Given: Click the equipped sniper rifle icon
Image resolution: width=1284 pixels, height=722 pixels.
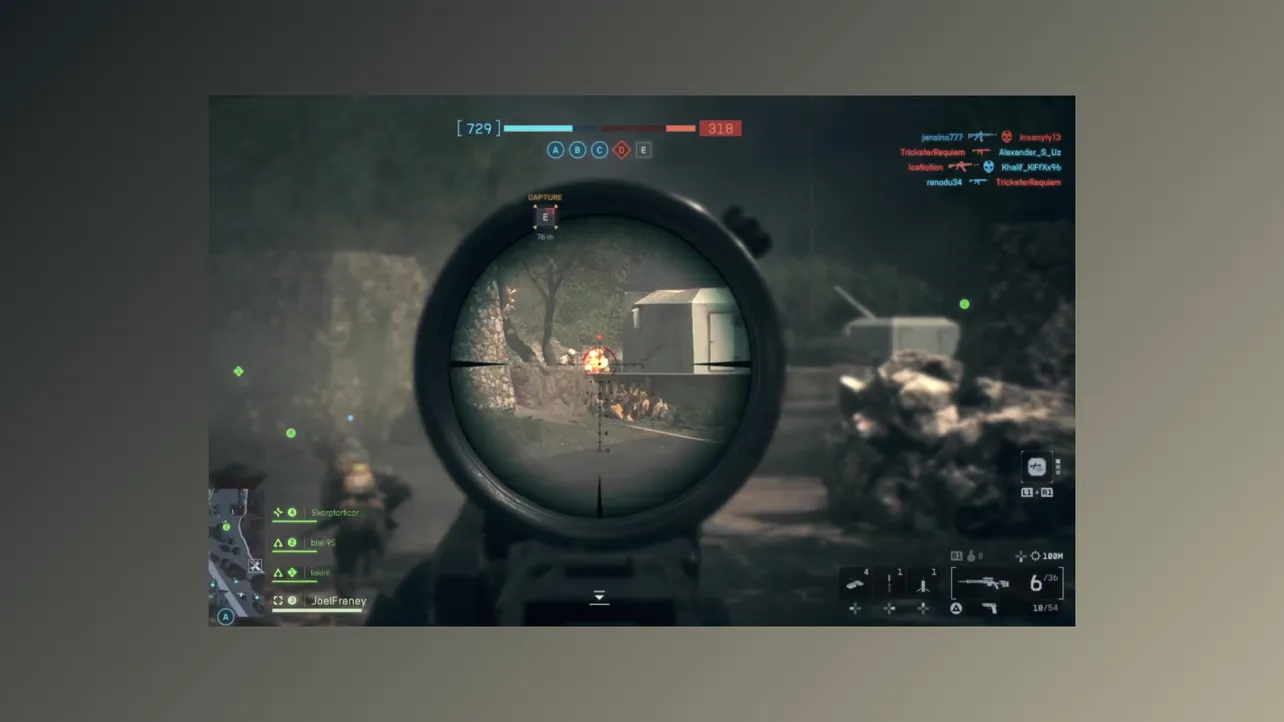Looking at the screenshot, I should point(985,582).
